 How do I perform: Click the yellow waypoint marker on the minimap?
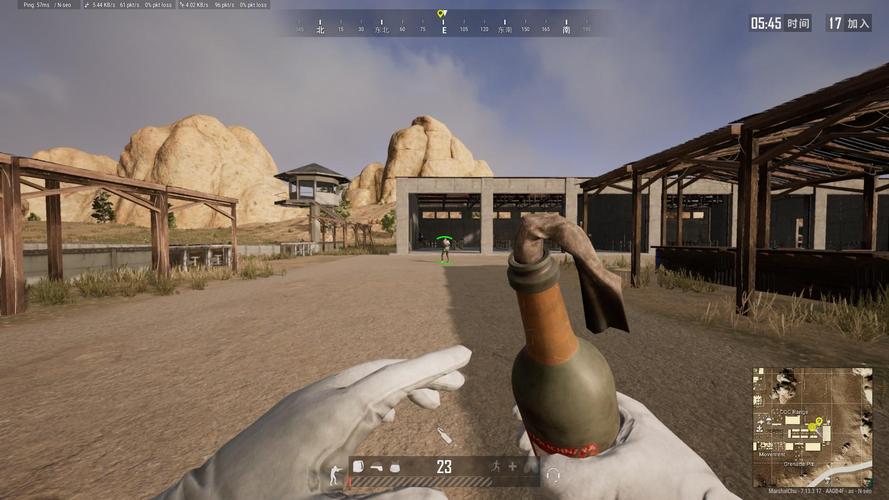[819, 421]
